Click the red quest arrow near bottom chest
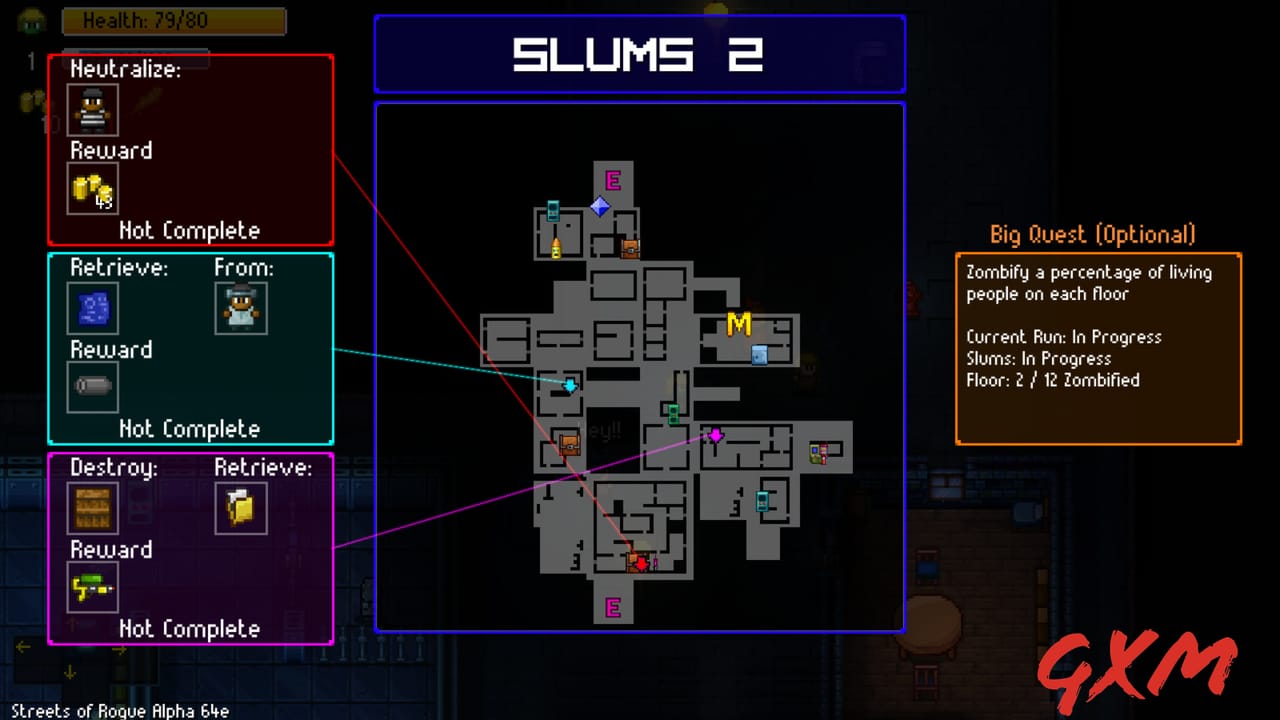The width and height of the screenshot is (1280, 720). pyautogui.click(x=639, y=561)
